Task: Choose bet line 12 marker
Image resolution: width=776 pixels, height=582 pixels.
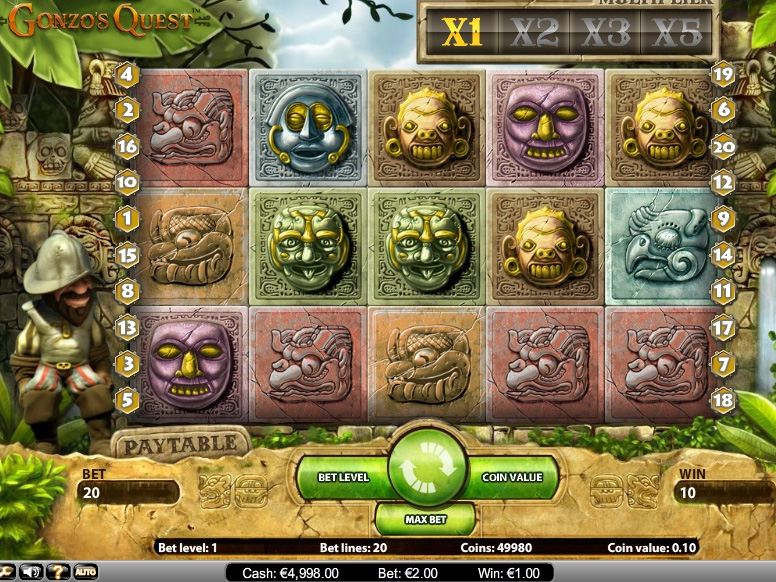Action: 724,183
